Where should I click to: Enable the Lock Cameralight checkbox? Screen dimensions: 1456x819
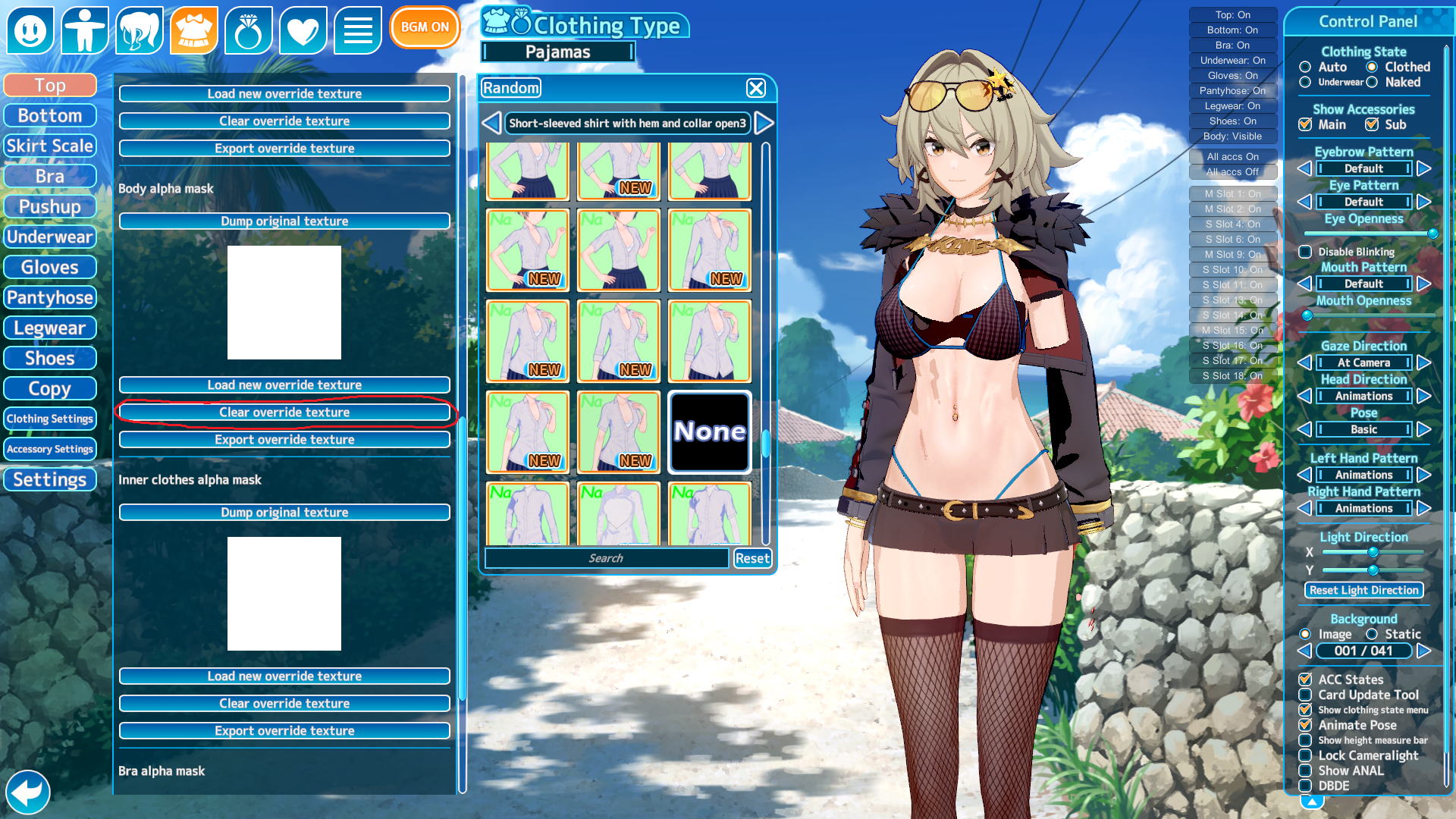pyautogui.click(x=1305, y=756)
